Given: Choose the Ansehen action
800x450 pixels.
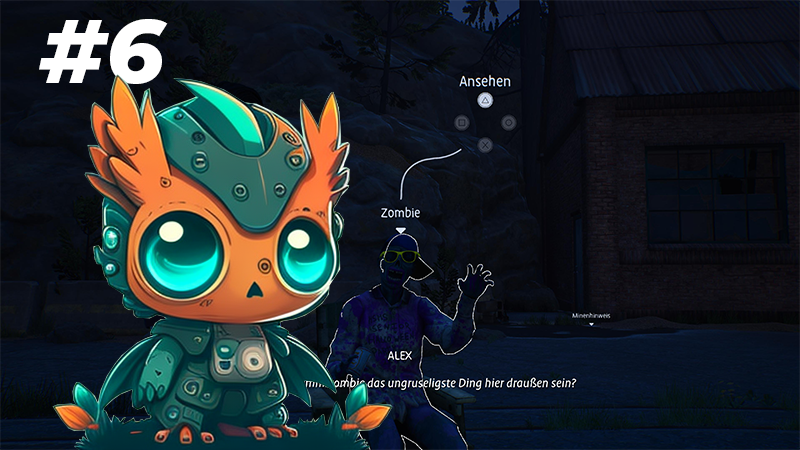Looking at the screenshot, I should 485,99.
